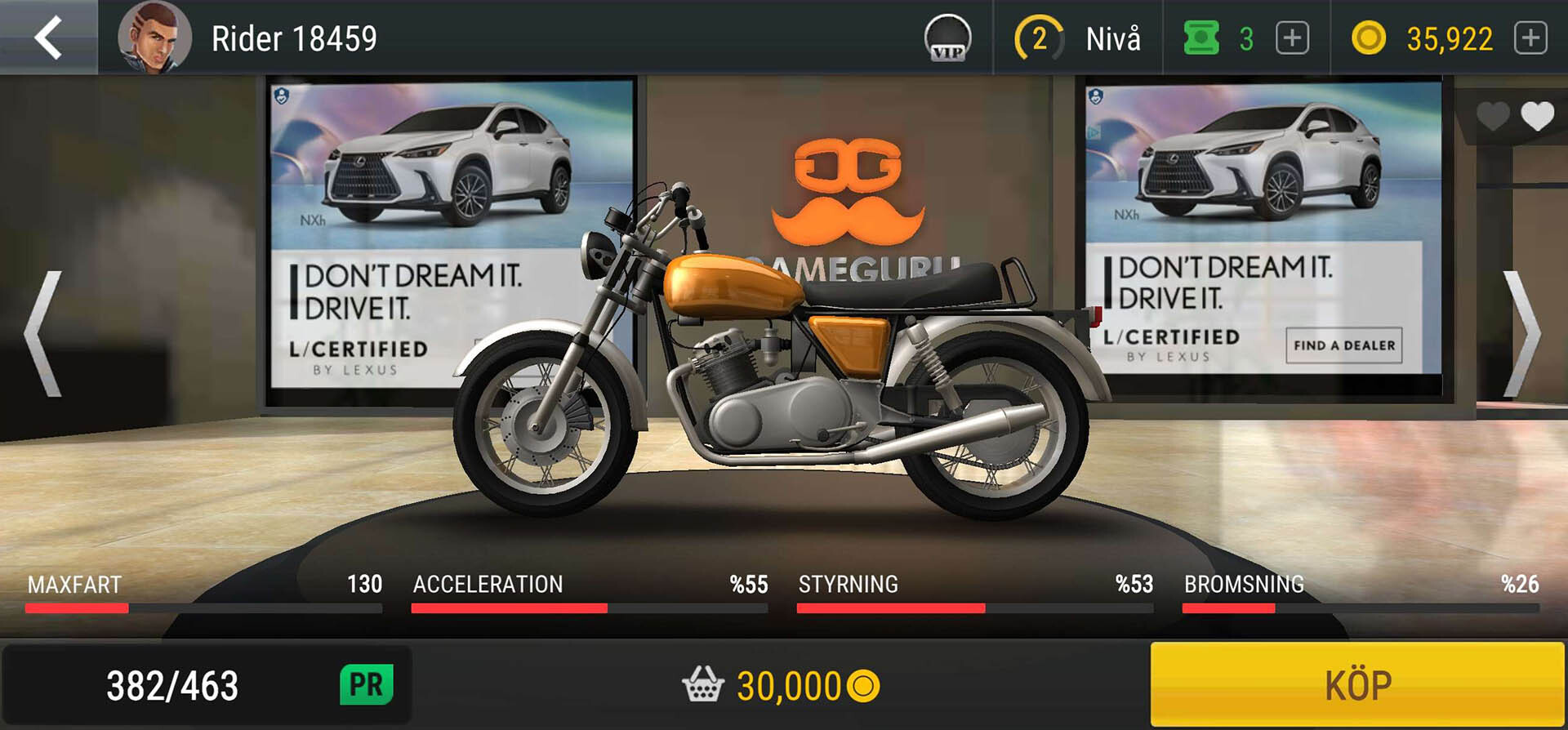
Task: Add more gold coins with plus button
Action: [1530, 38]
